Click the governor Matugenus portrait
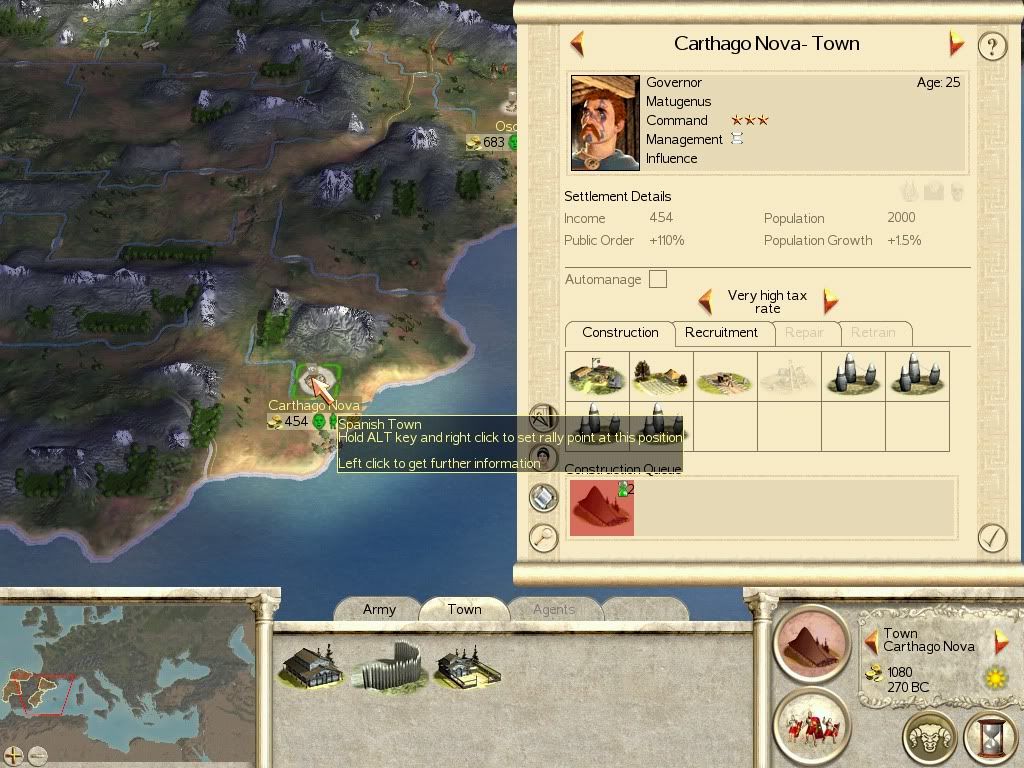Screen dimensions: 1024x768 [x=605, y=123]
